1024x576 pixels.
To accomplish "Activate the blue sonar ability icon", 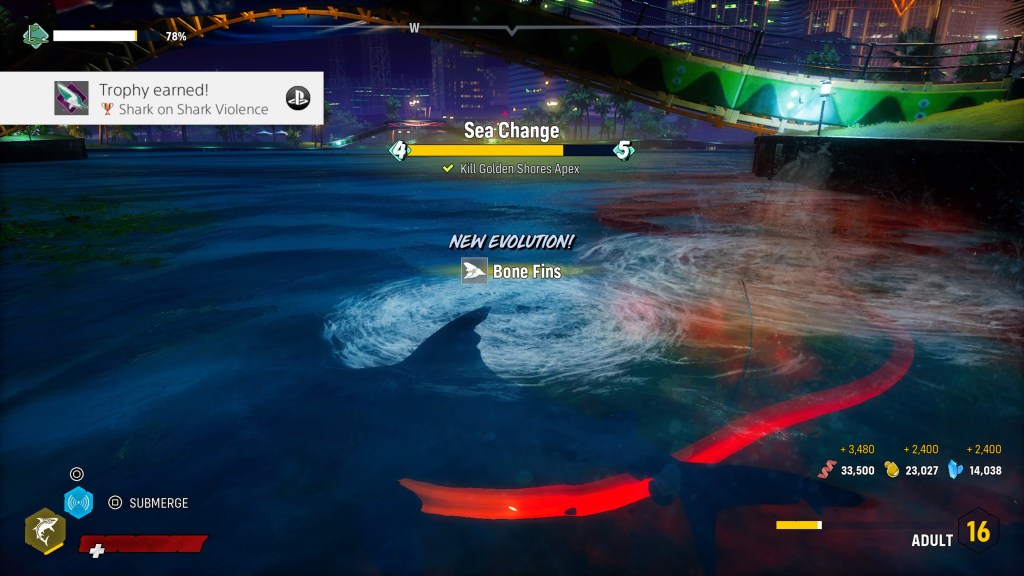I will click(78, 503).
